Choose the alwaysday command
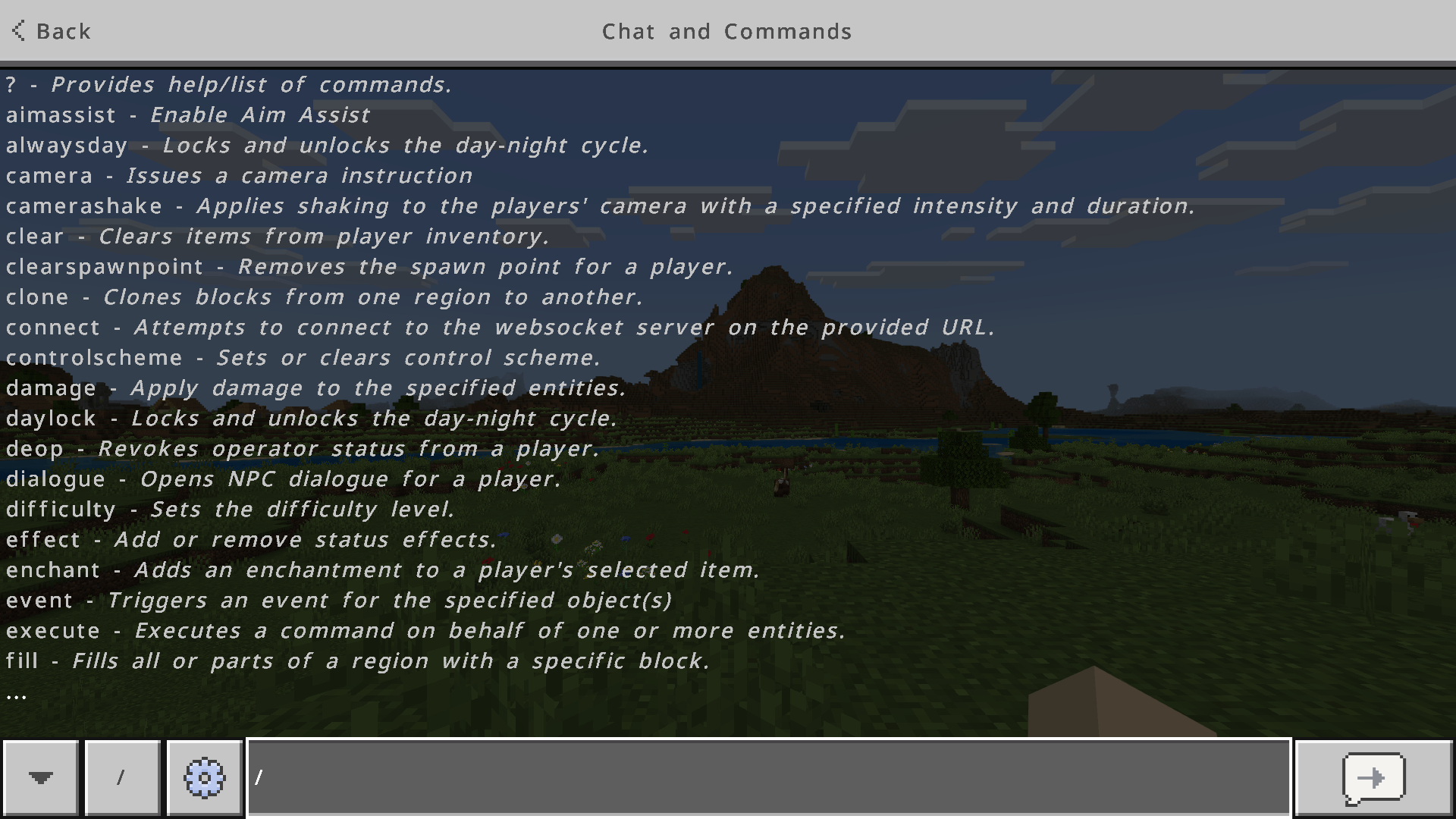This screenshot has height=819, width=1456. [x=66, y=145]
